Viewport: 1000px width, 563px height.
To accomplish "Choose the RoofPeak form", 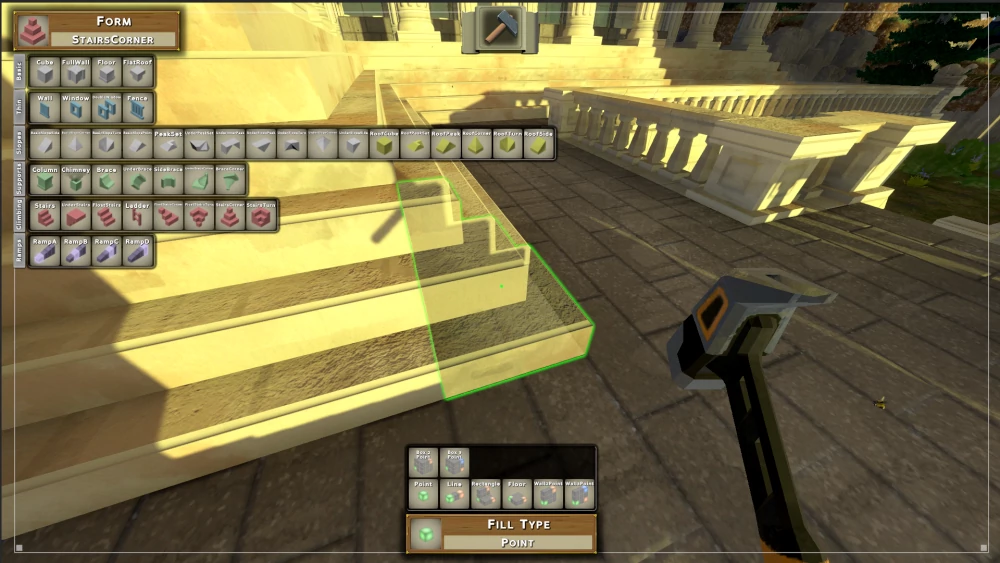I will coord(446,144).
